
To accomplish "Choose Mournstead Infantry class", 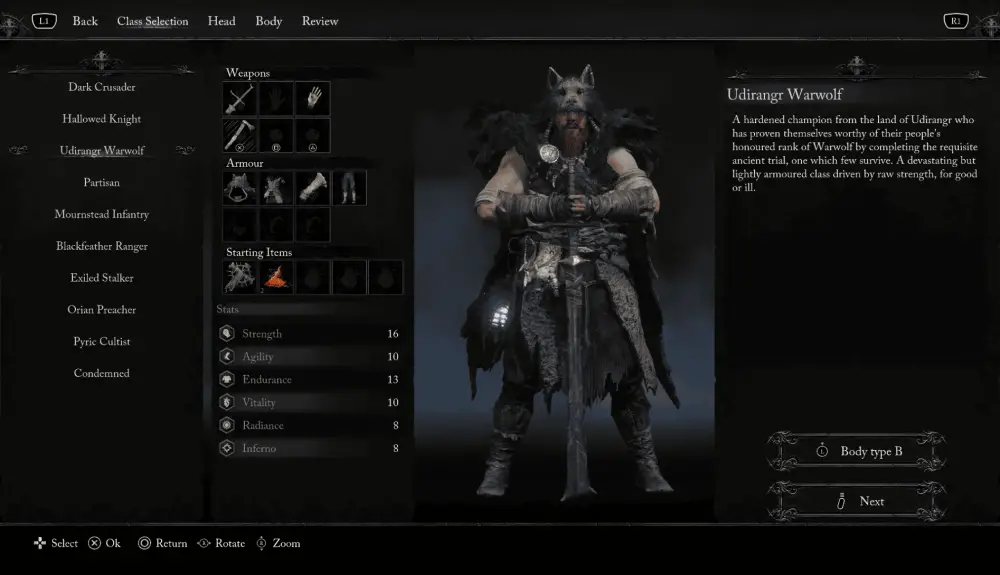I will 102,215.
